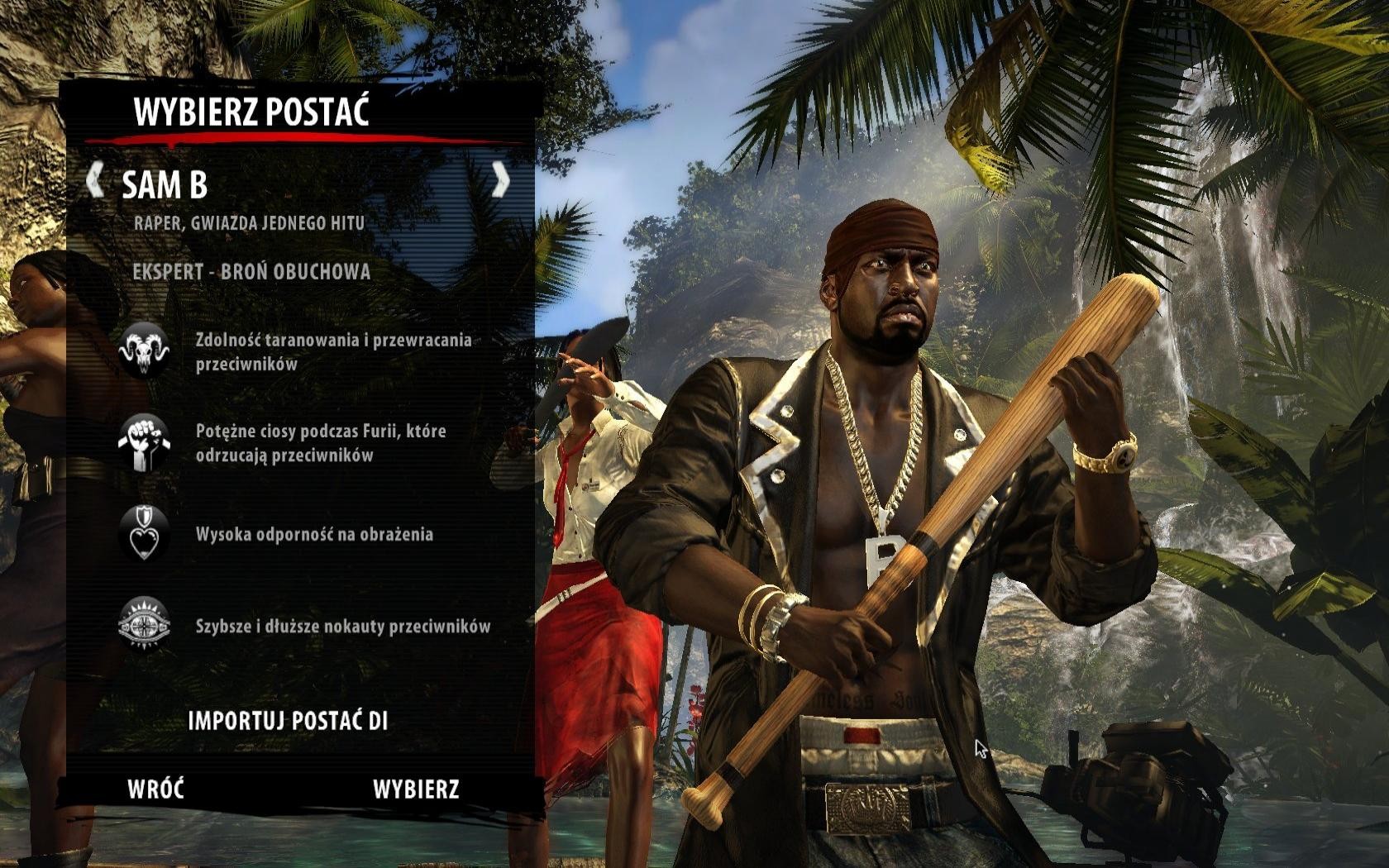Switch to the next character with right arrow
Viewport: 1389px width, 868px height.
point(500,180)
